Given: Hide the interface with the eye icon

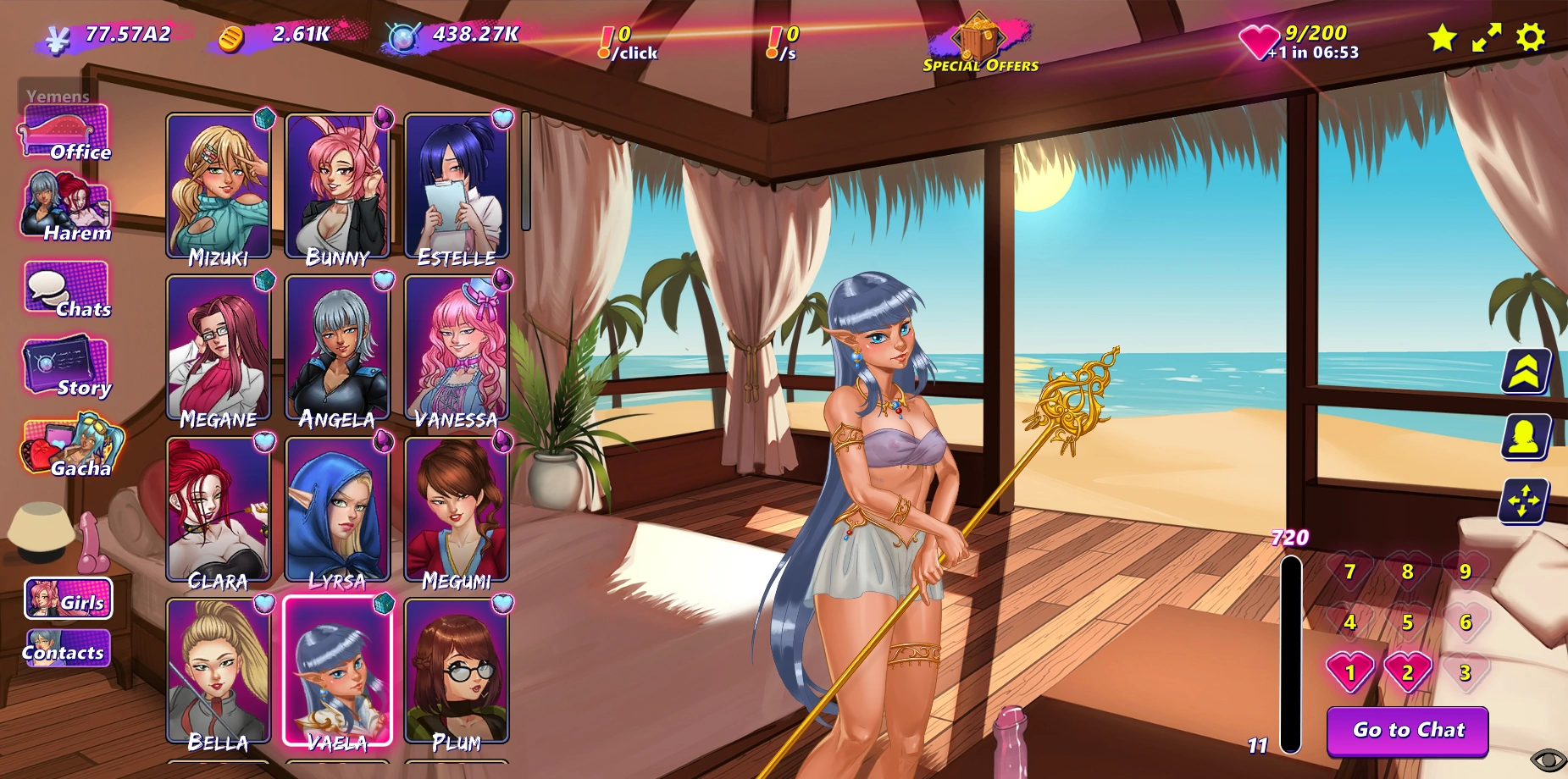Looking at the screenshot, I should tap(1548, 760).
